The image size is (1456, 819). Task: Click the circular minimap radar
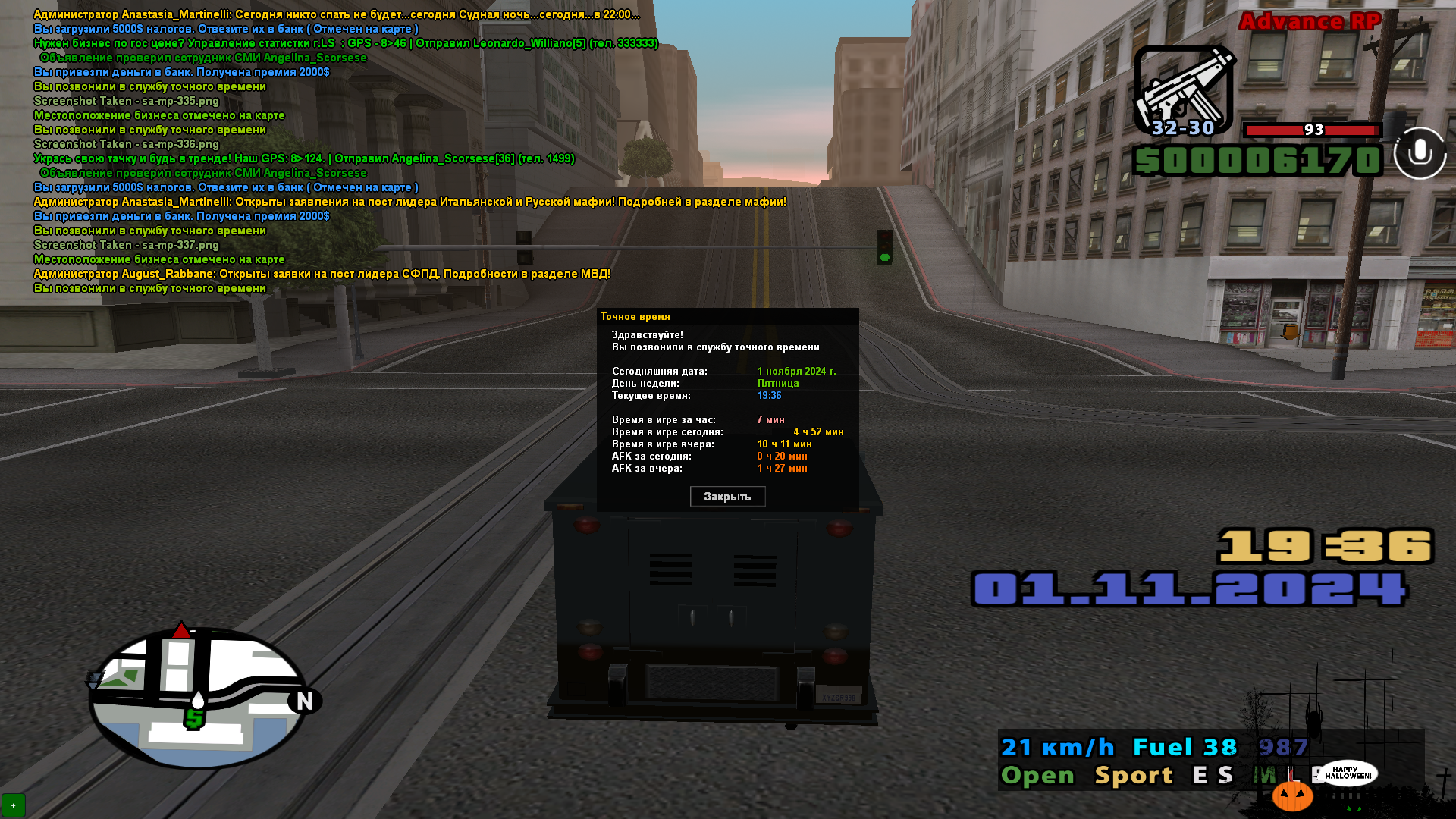coord(199,698)
